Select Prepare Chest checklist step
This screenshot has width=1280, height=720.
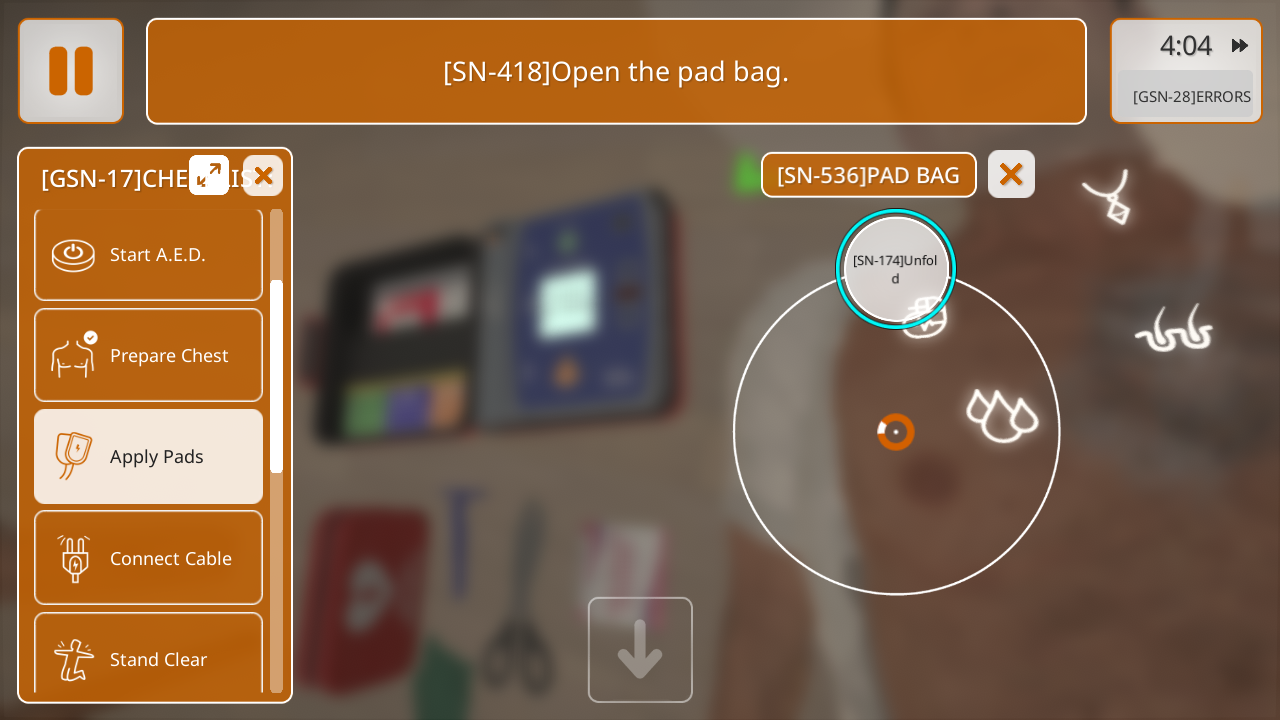pos(149,355)
